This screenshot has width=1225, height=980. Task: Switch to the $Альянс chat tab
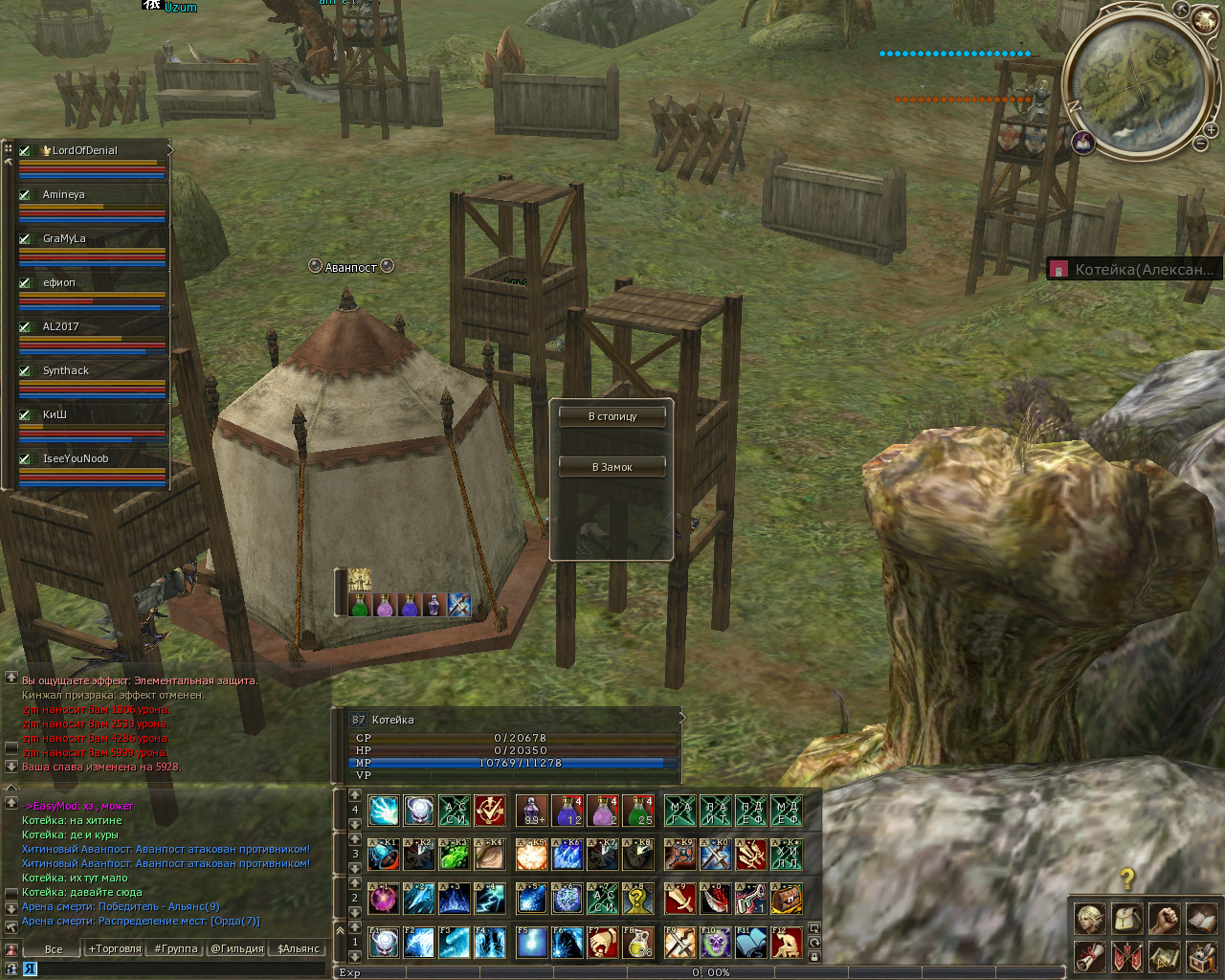pos(298,948)
